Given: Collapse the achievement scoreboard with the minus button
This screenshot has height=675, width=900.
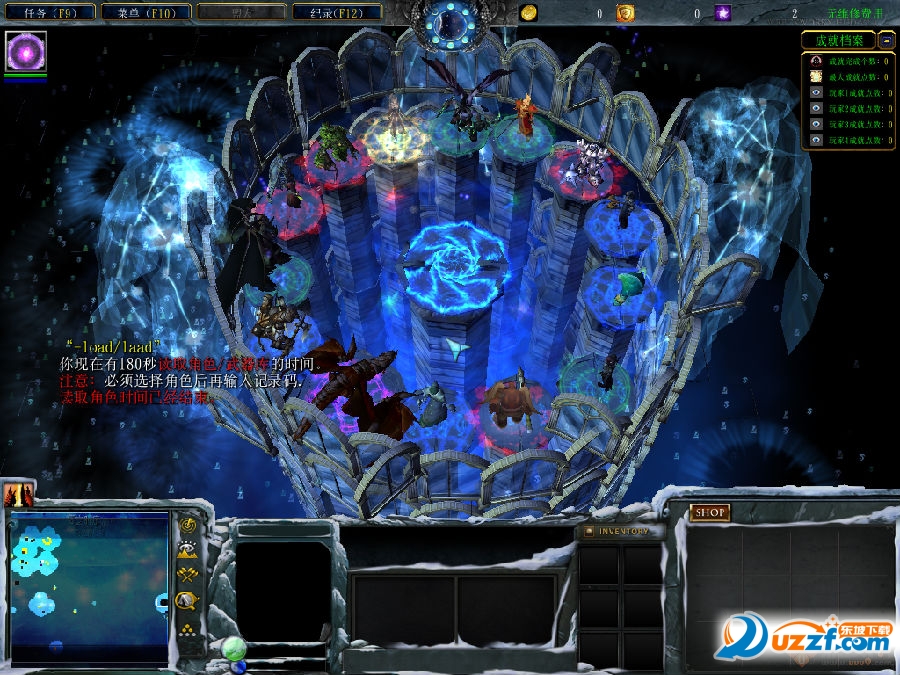Looking at the screenshot, I should pos(886,40).
